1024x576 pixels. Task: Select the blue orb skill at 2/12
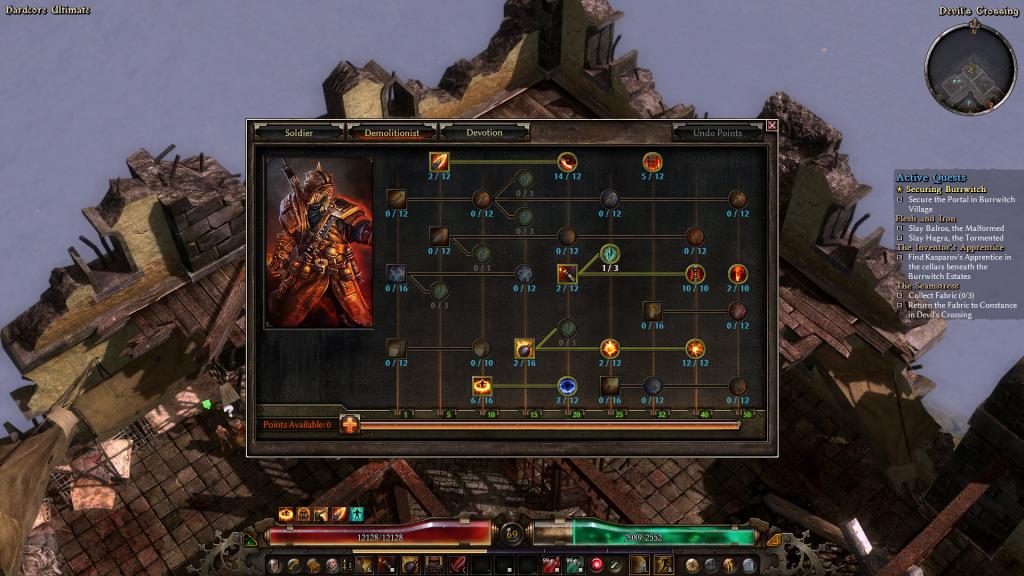pyautogui.click(x=567, y=386)
